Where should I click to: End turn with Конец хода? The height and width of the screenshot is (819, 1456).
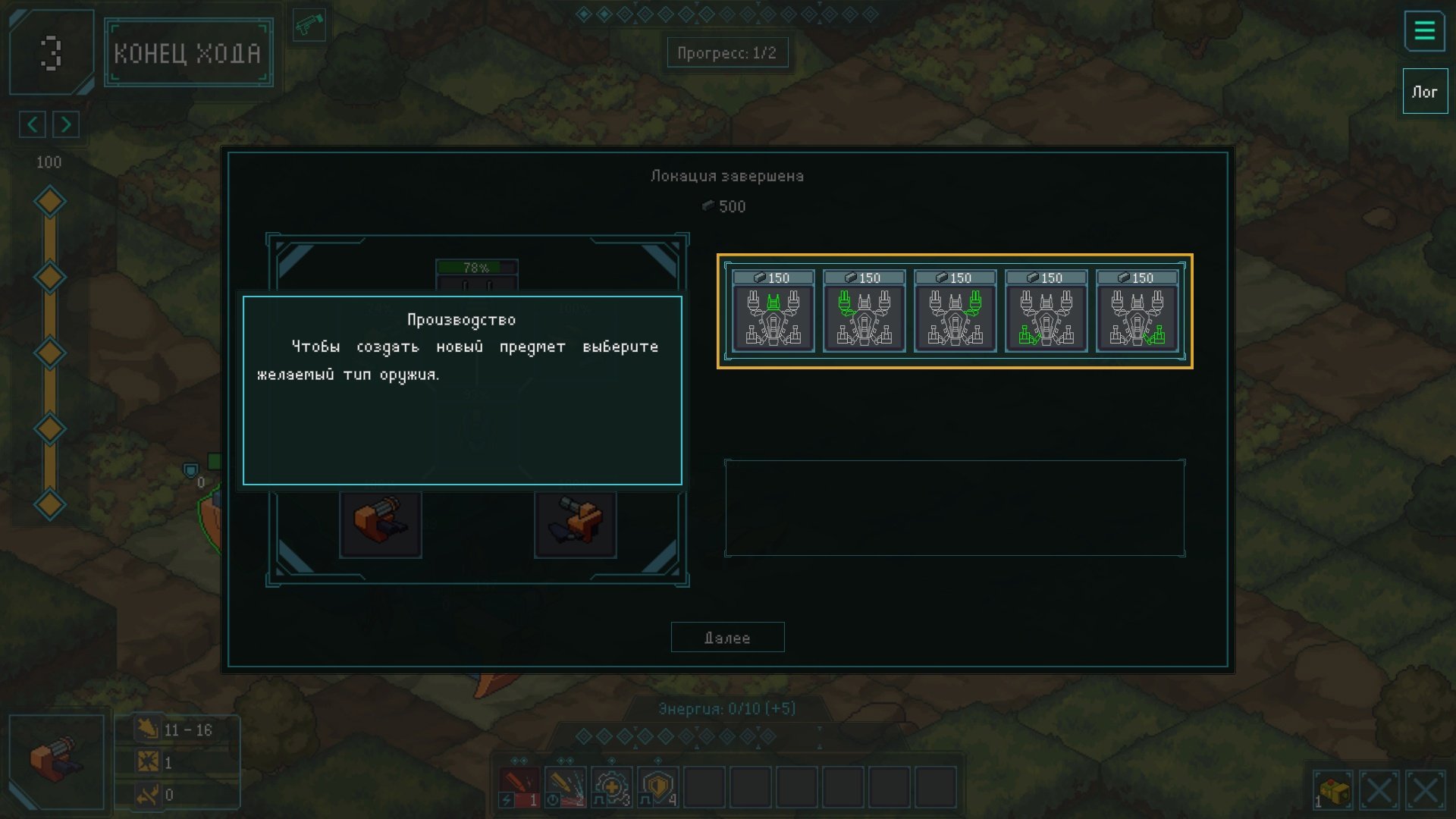(x=188, y=53)
